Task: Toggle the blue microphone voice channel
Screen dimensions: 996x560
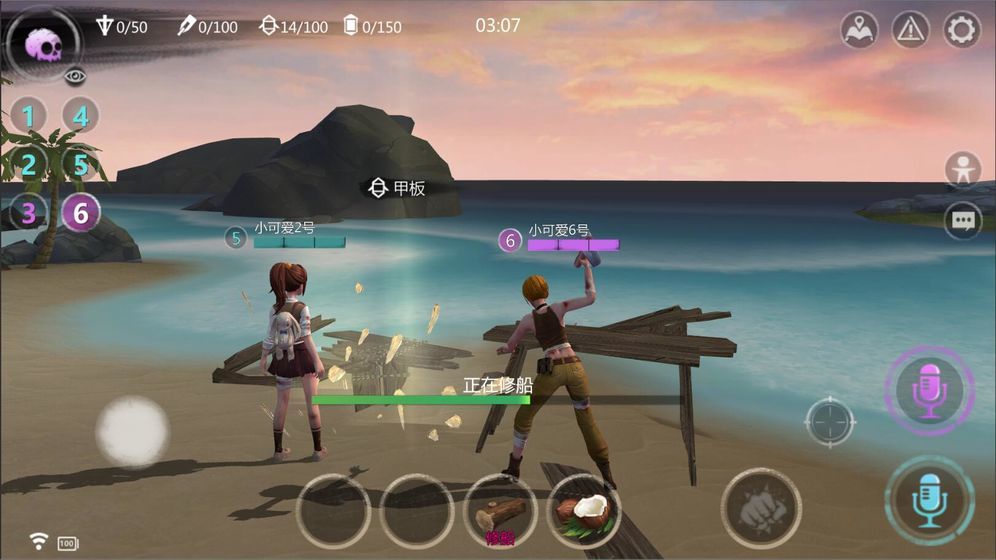Action: [930, 500]
